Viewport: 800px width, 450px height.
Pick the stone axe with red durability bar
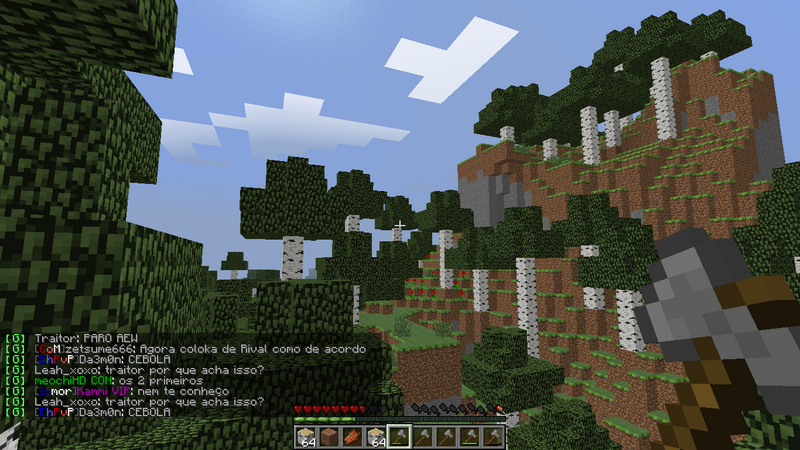(493, 437)
